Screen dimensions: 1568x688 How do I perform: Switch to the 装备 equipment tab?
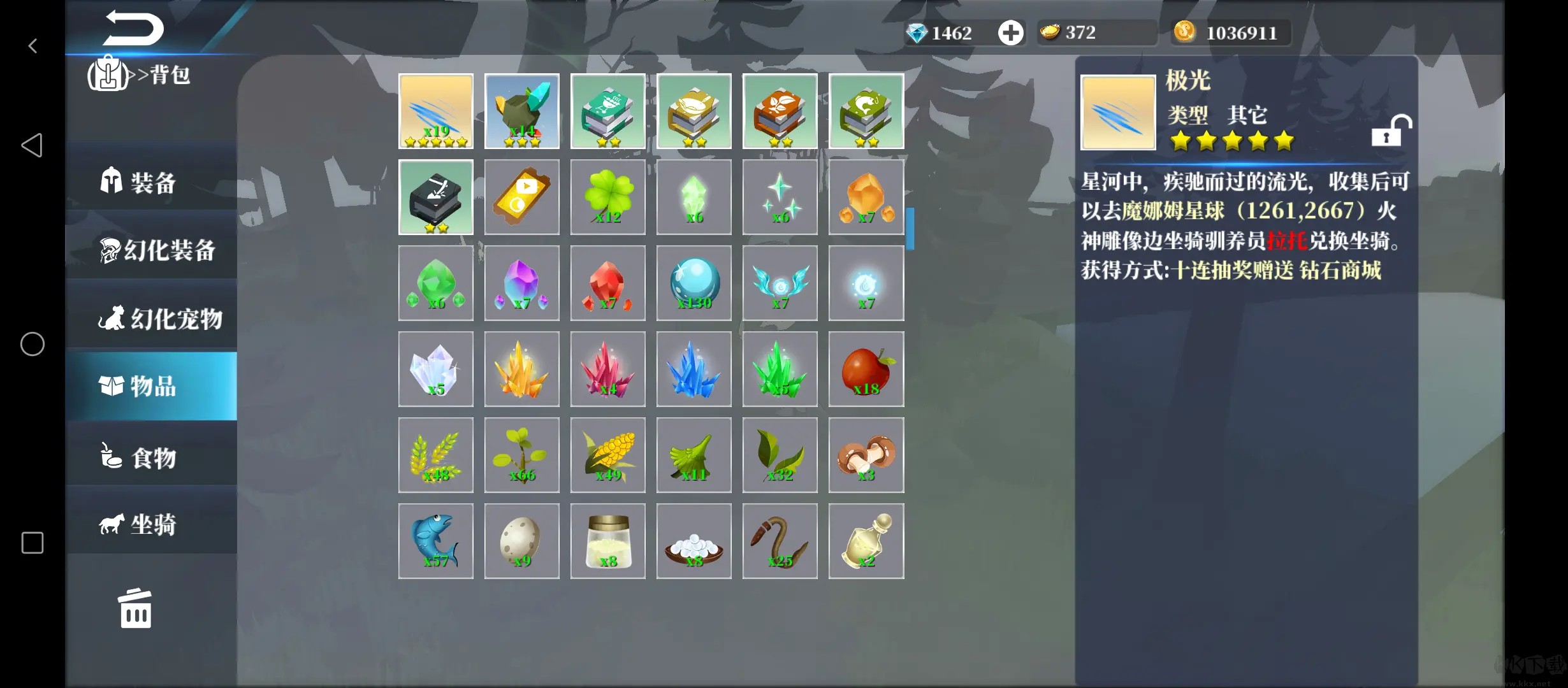(151, 182)
